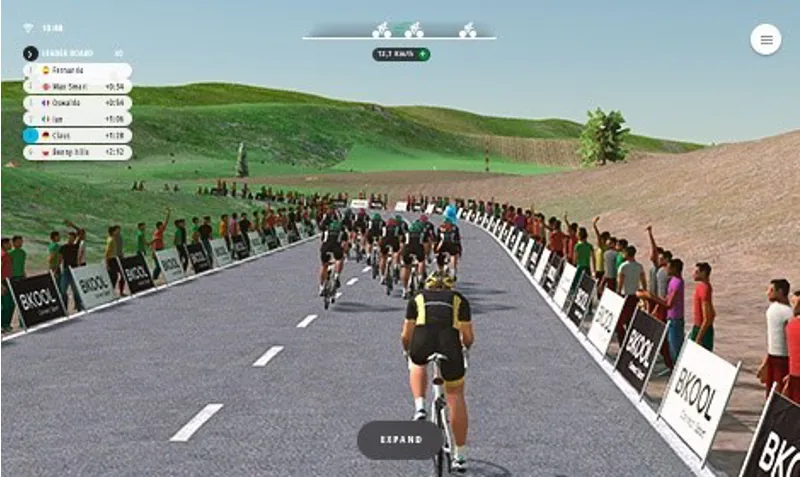This screenshot has height=477, width=800.
Task: Click the green plus on the speed pill
Action: 423,54
